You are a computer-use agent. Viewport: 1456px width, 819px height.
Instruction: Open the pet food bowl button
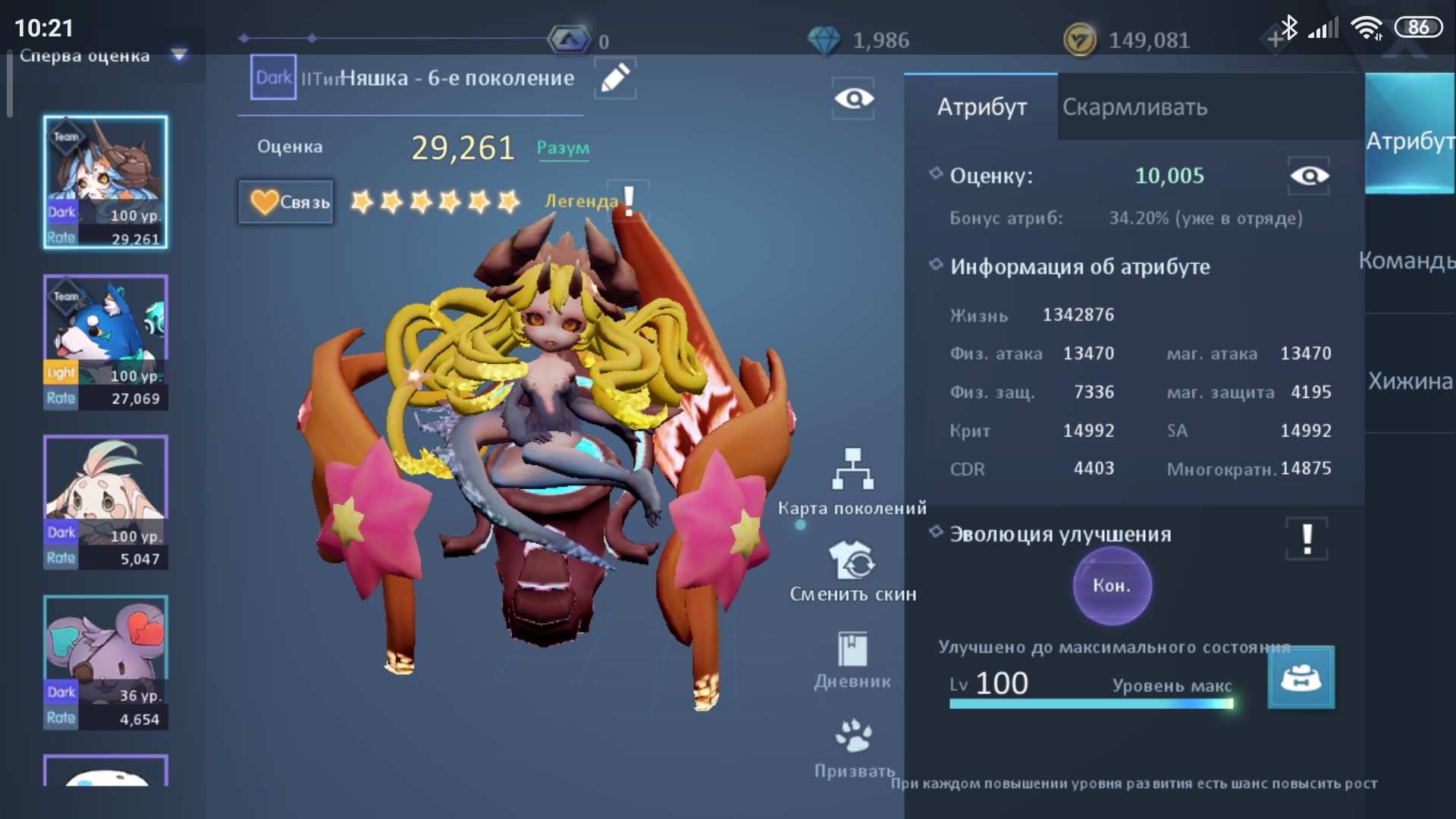click(1301, 677)
